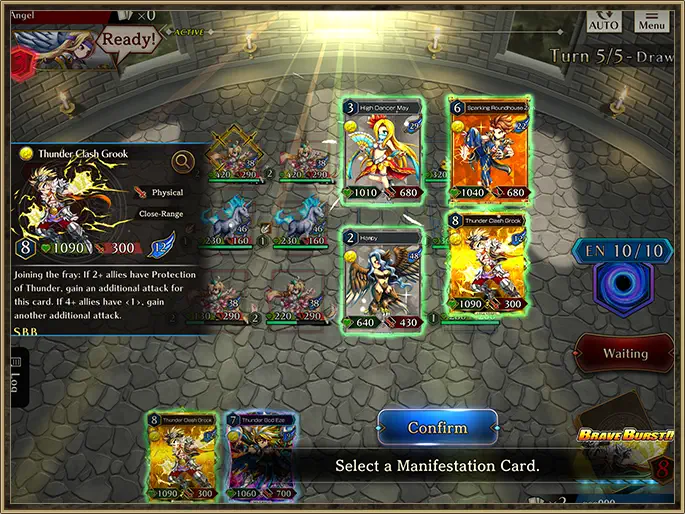Open the Log side tab
This screenshot has height=514, width=685.
coord(16,374)
